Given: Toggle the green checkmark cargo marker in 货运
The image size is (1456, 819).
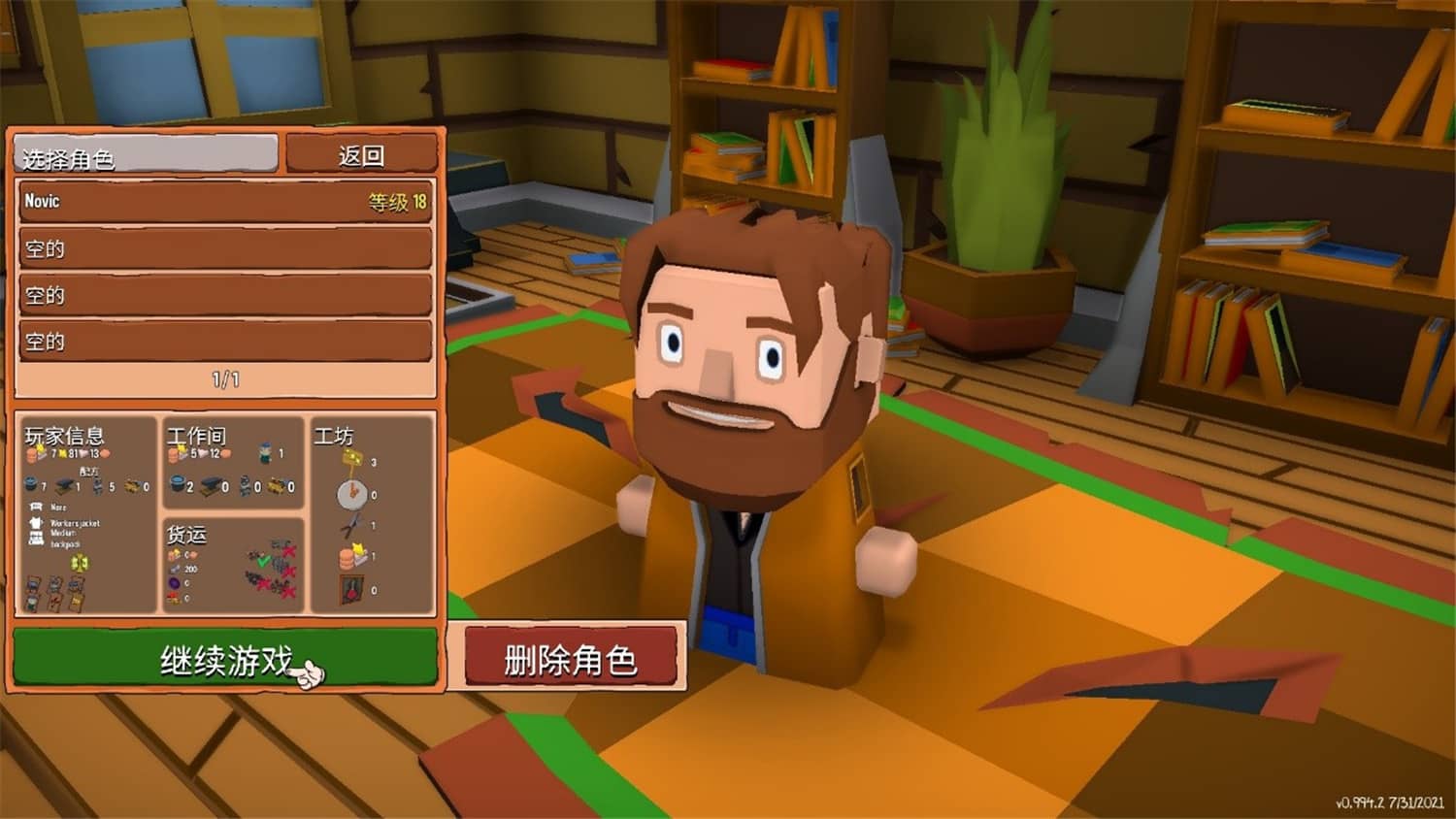Looking at the screenshot, I should click(263, 561).
